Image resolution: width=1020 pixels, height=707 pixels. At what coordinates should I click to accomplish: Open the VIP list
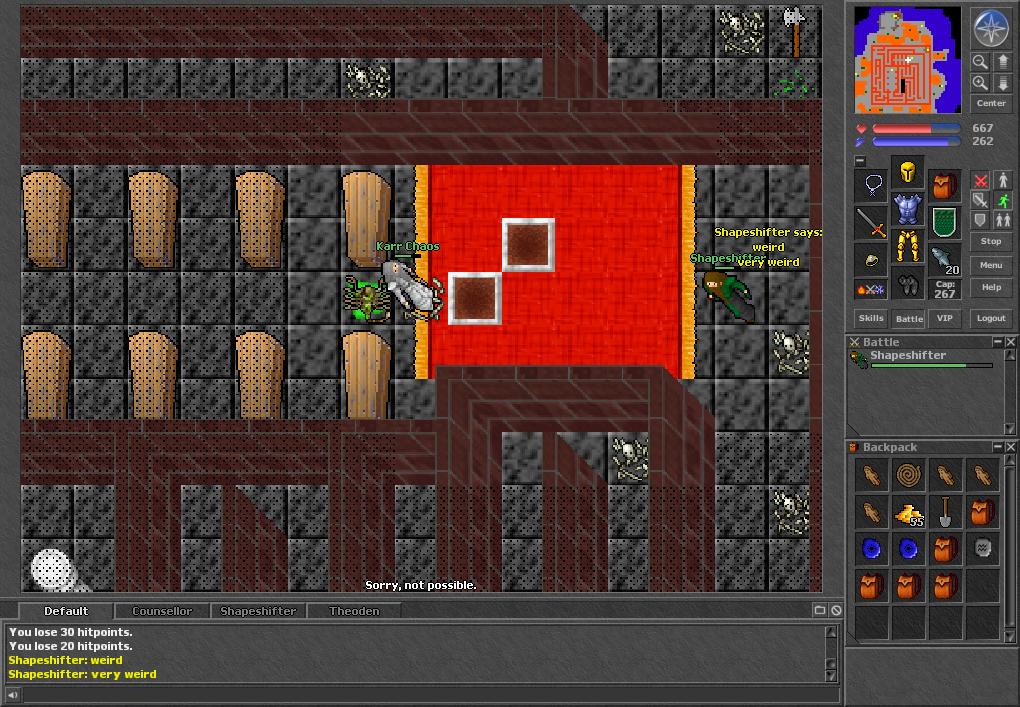coord(944,318)
